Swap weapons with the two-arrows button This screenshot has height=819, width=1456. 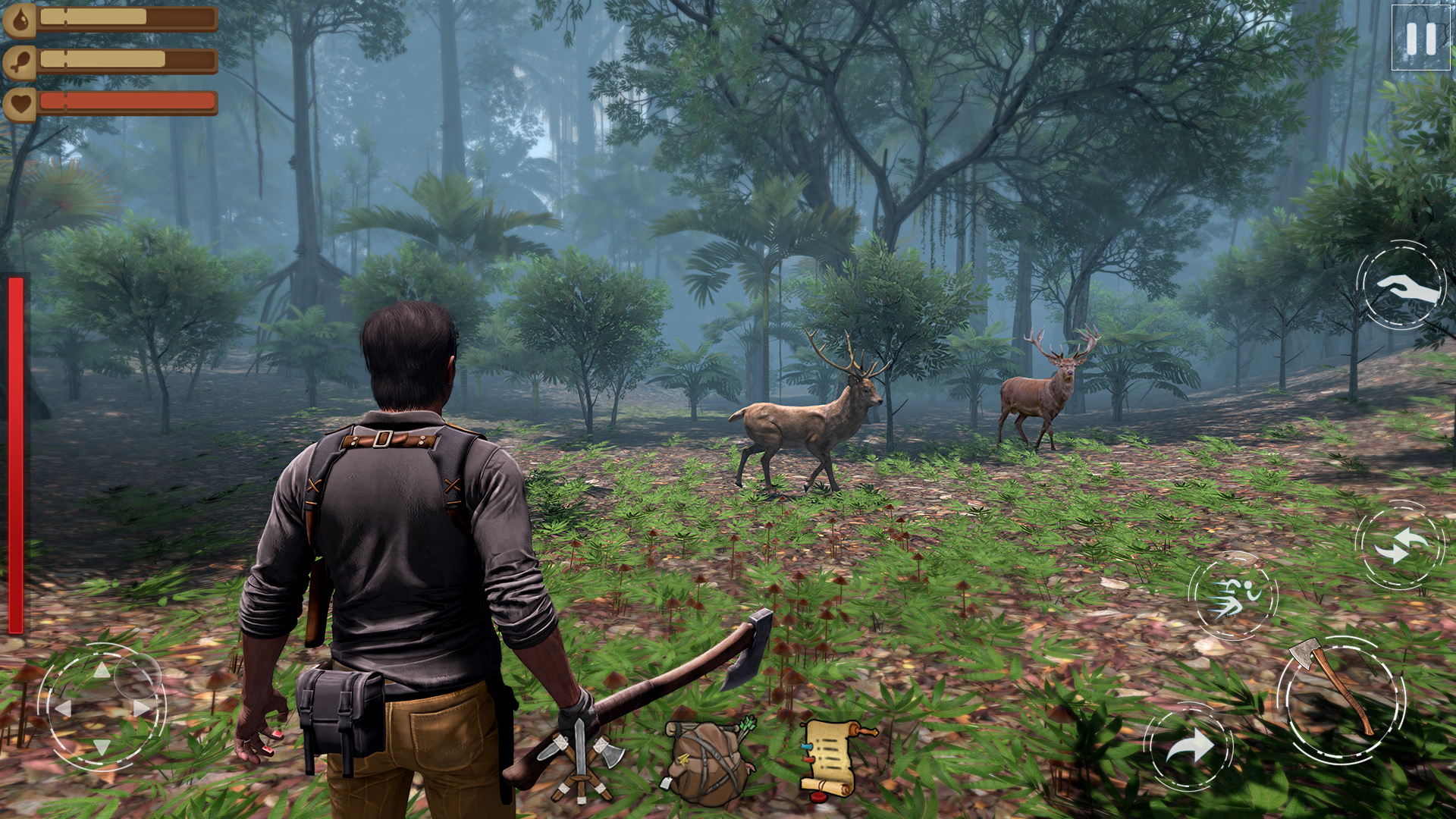pos(1399,545)
